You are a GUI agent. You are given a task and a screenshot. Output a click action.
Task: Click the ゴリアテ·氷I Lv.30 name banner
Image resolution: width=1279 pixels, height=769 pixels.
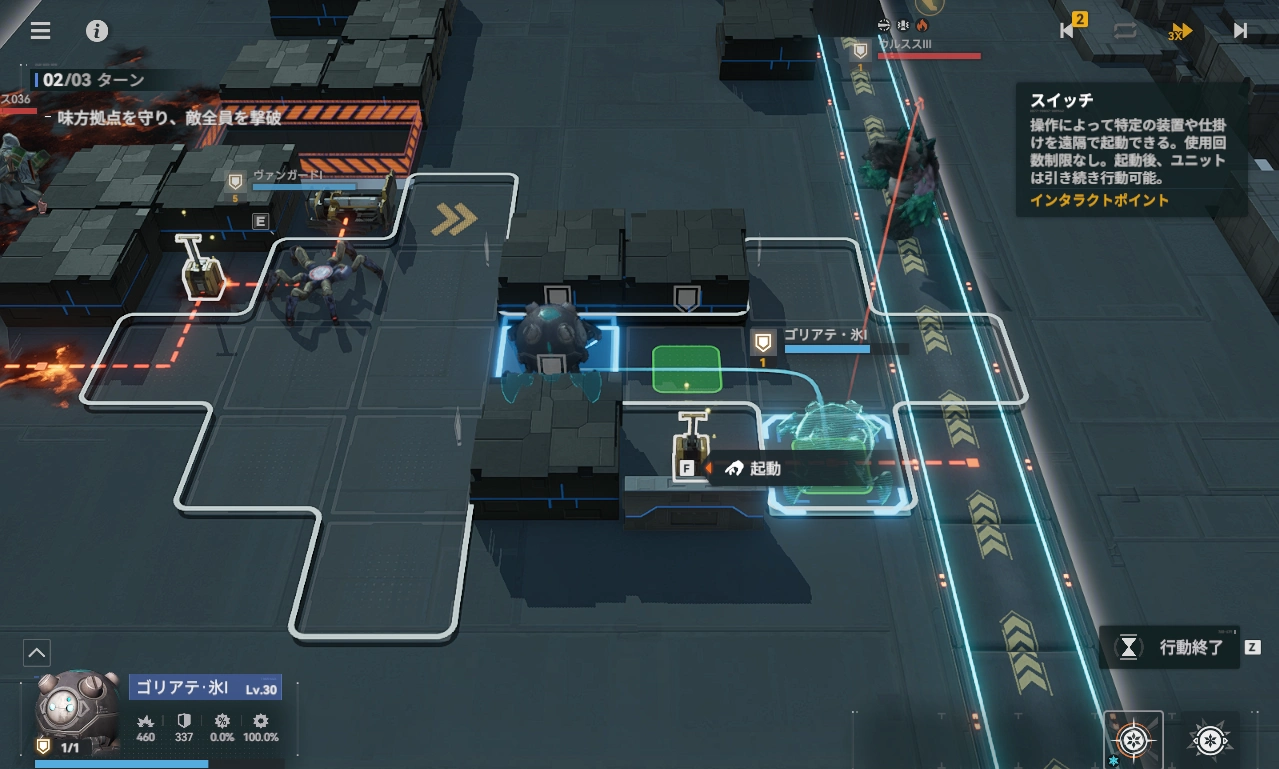[x=205, y=688]
